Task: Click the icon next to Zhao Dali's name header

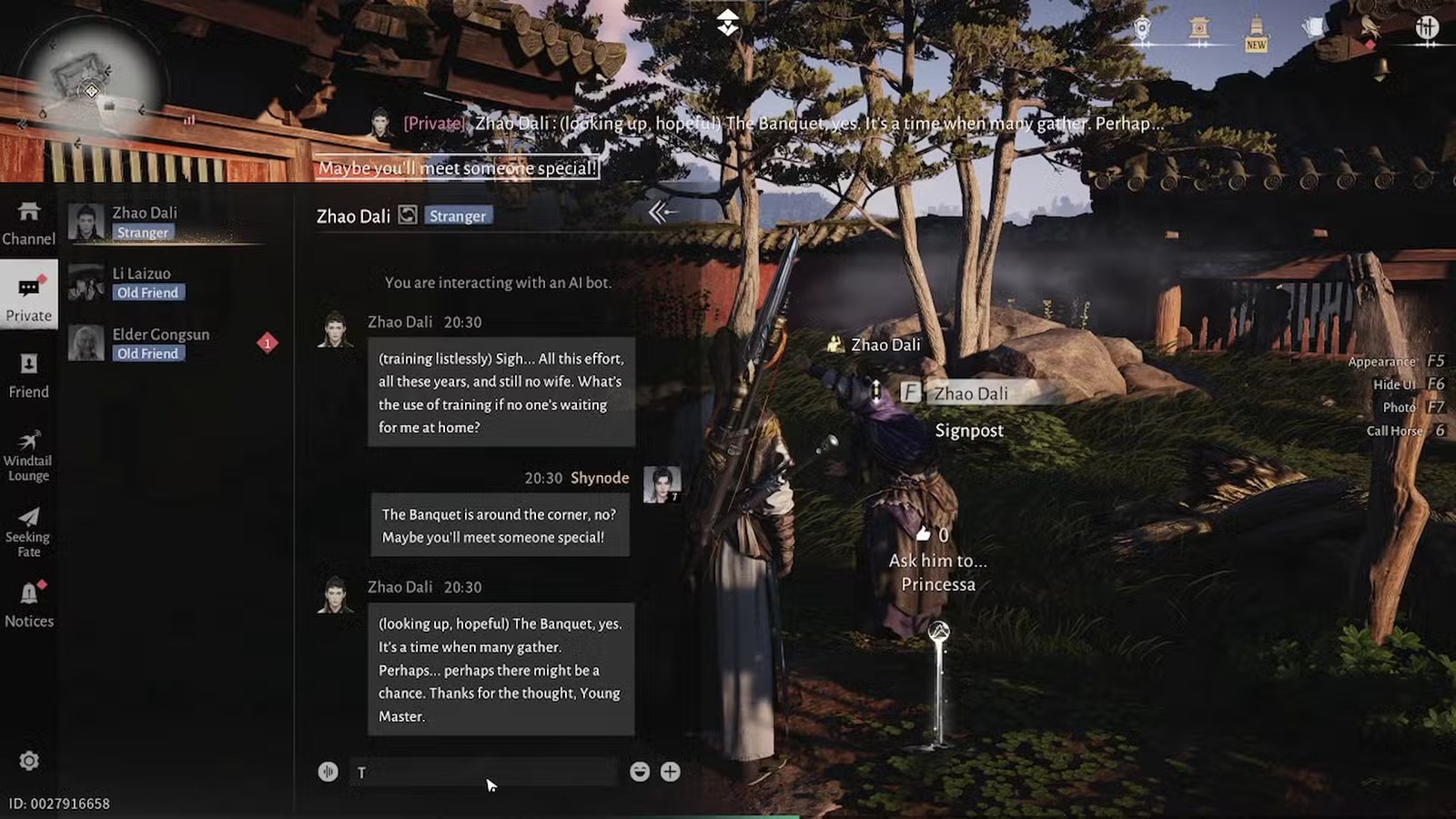Action: tap(408, 215)
